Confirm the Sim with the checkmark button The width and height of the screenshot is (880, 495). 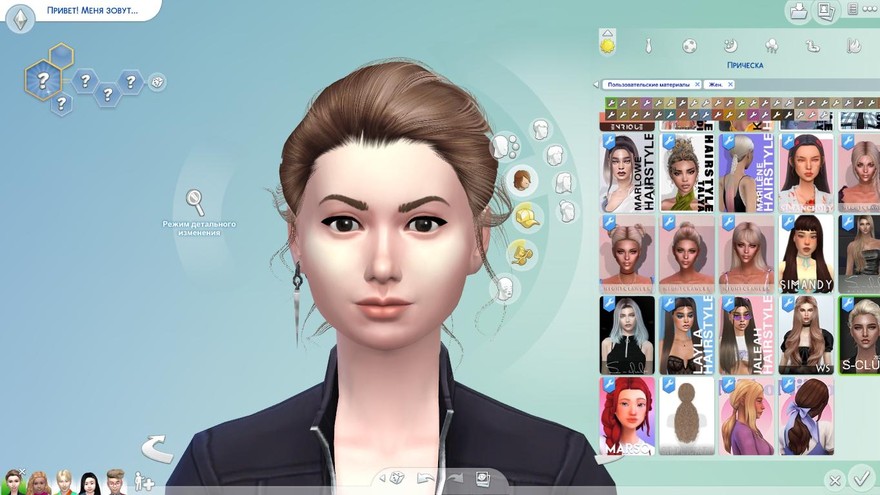[859, 478]
